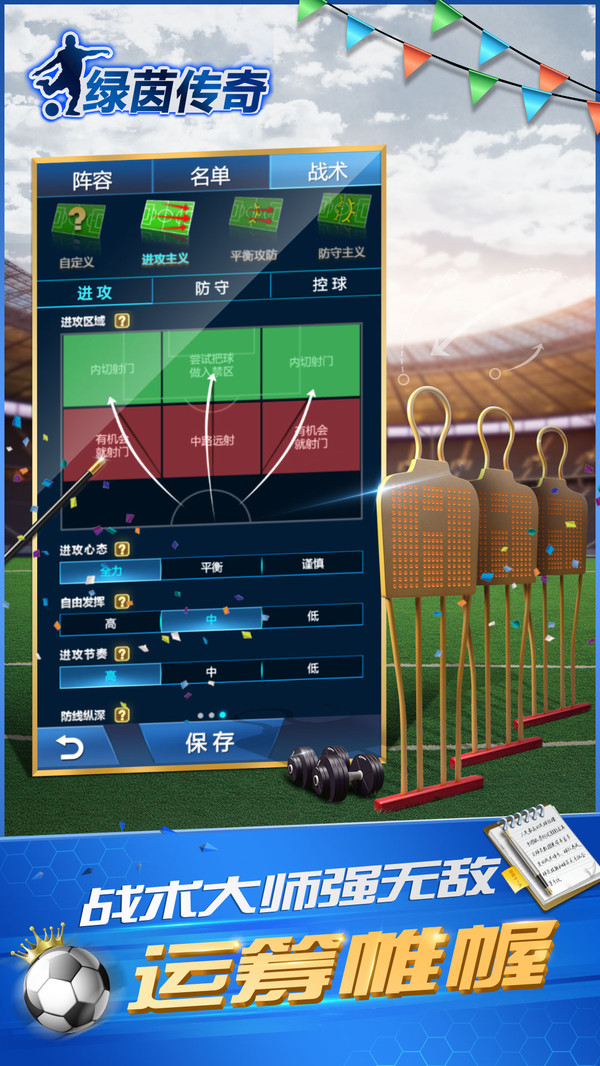
Task: Set 进攻心态 to 全力
Action: (110, 569)
